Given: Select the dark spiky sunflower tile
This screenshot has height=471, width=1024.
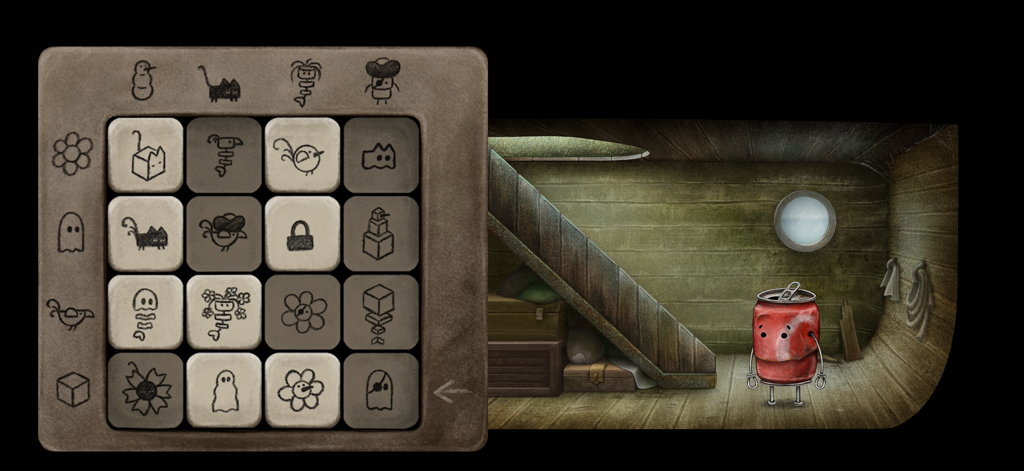Looking at the screenshot, I should coord(145,390).
